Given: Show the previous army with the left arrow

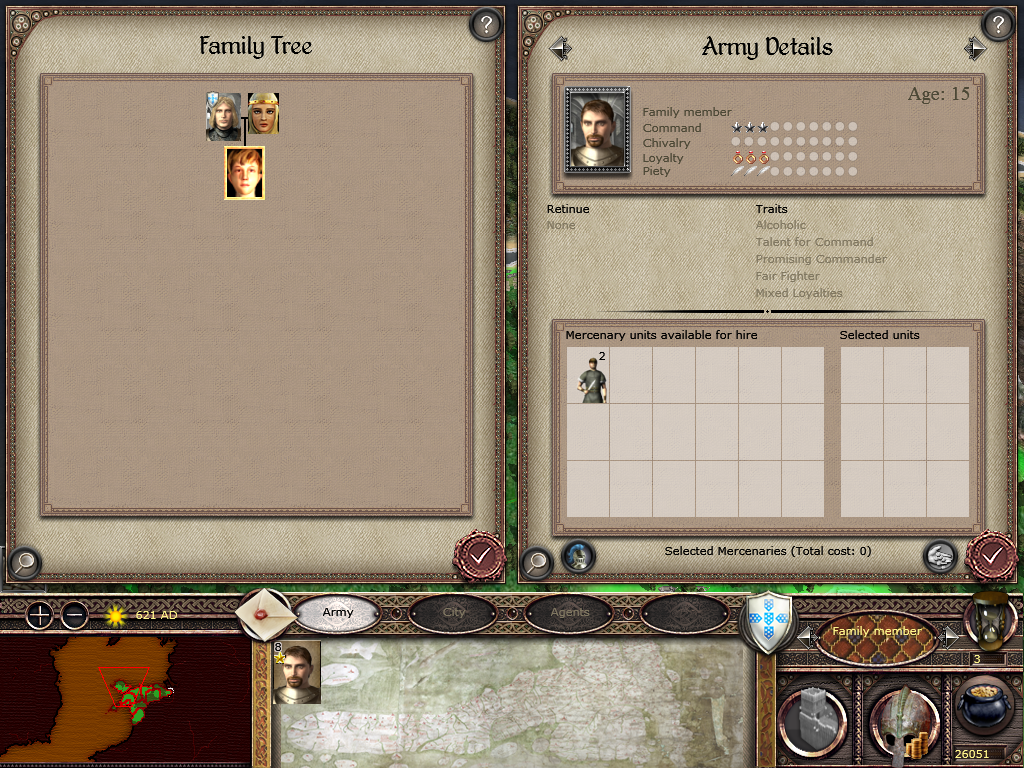Looking at the screenshot, I should pyautogui.click(x=560, y=47).
